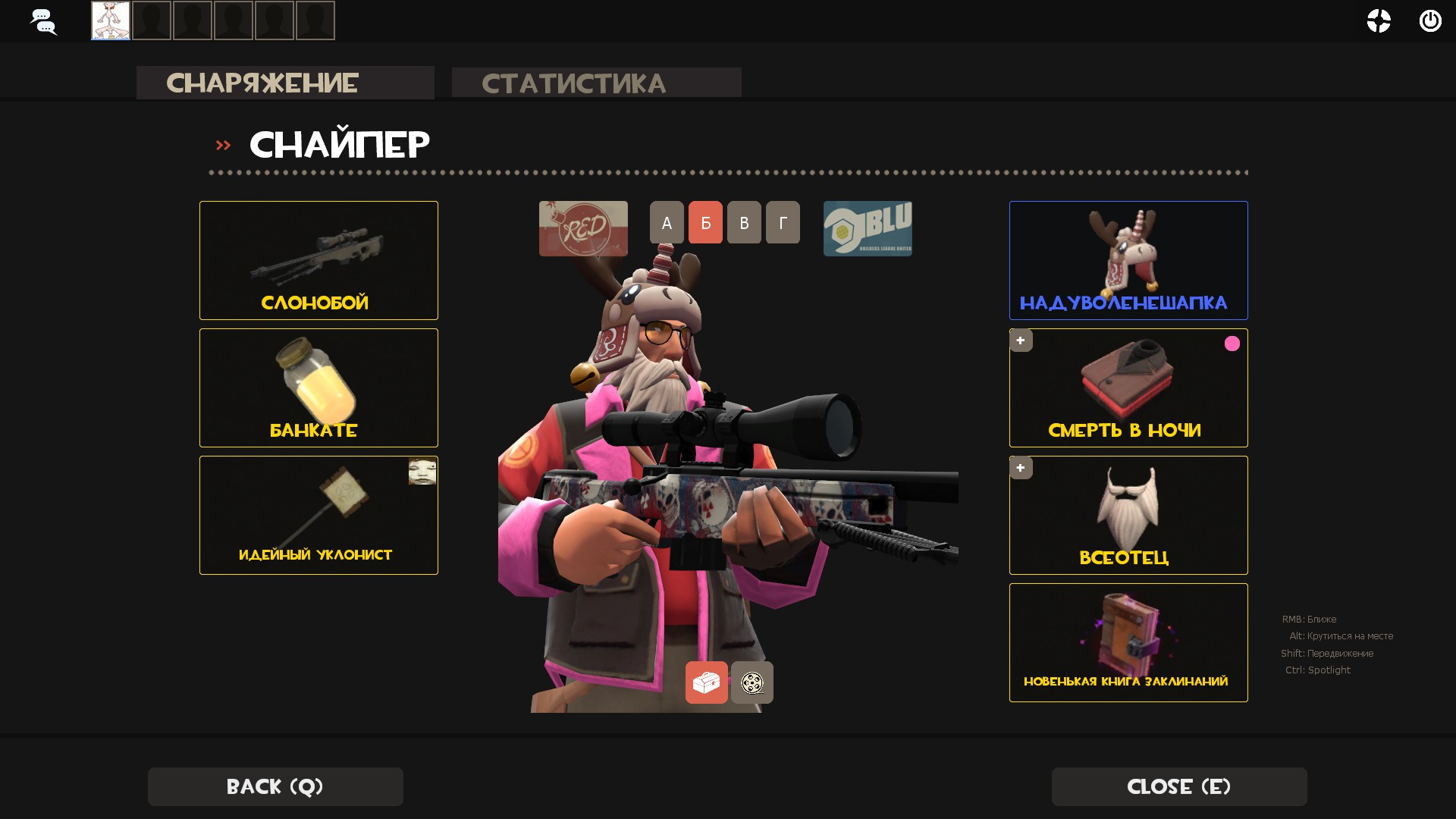Click the crate icon below the character
This screenshot has height=819, width=1456.
coord(706,682)
